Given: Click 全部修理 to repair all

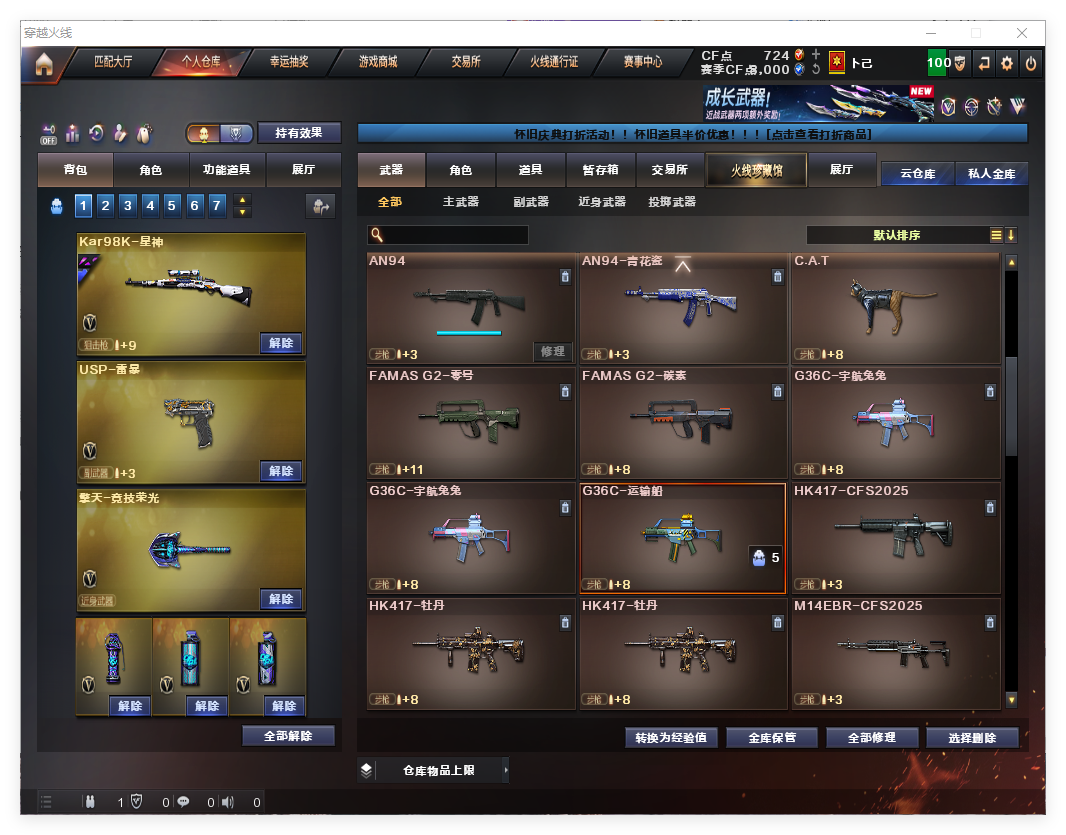Looking at the screenshot, I should [871, 738].
